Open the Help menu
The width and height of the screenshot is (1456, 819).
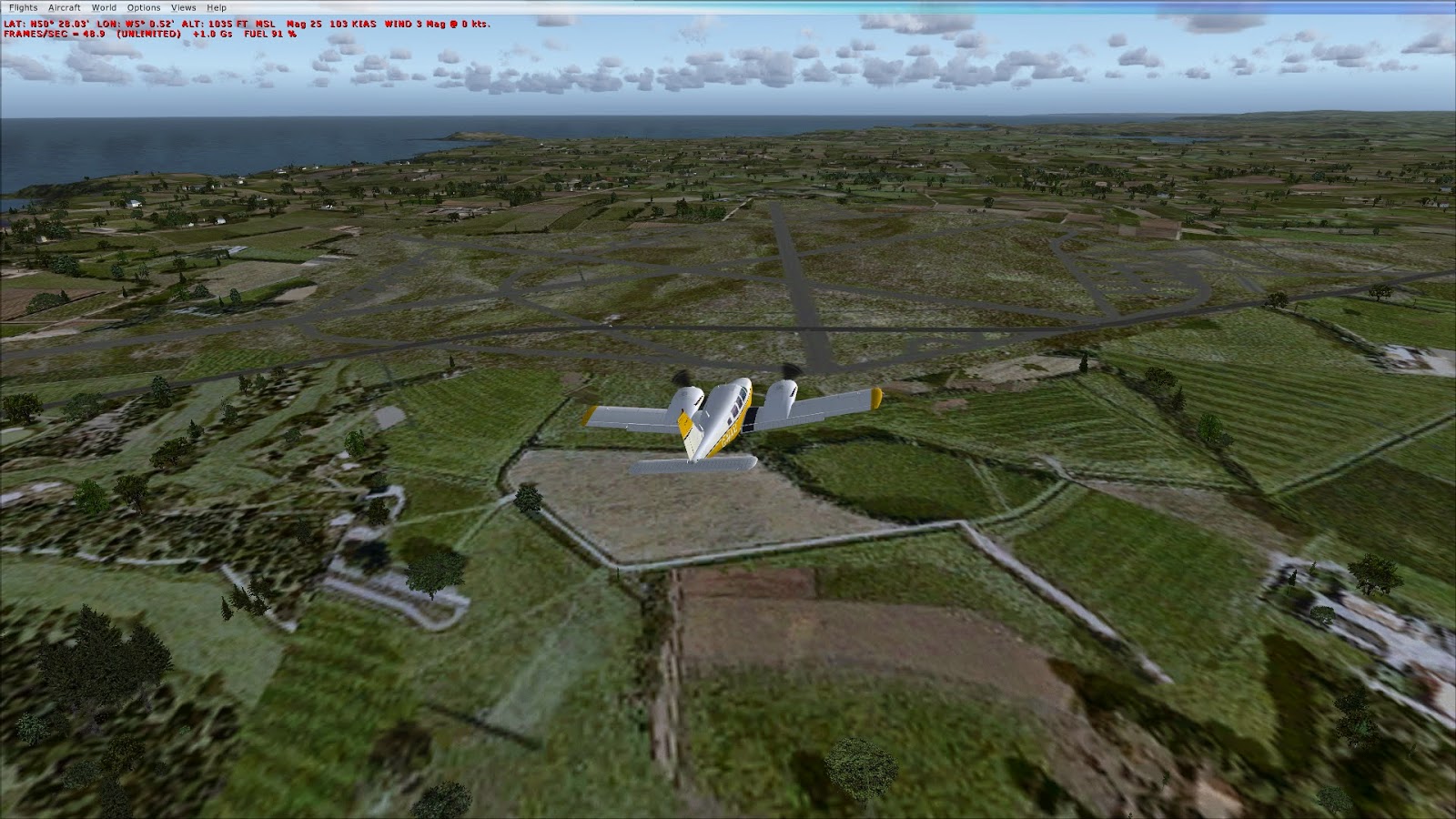pos(216,5)
